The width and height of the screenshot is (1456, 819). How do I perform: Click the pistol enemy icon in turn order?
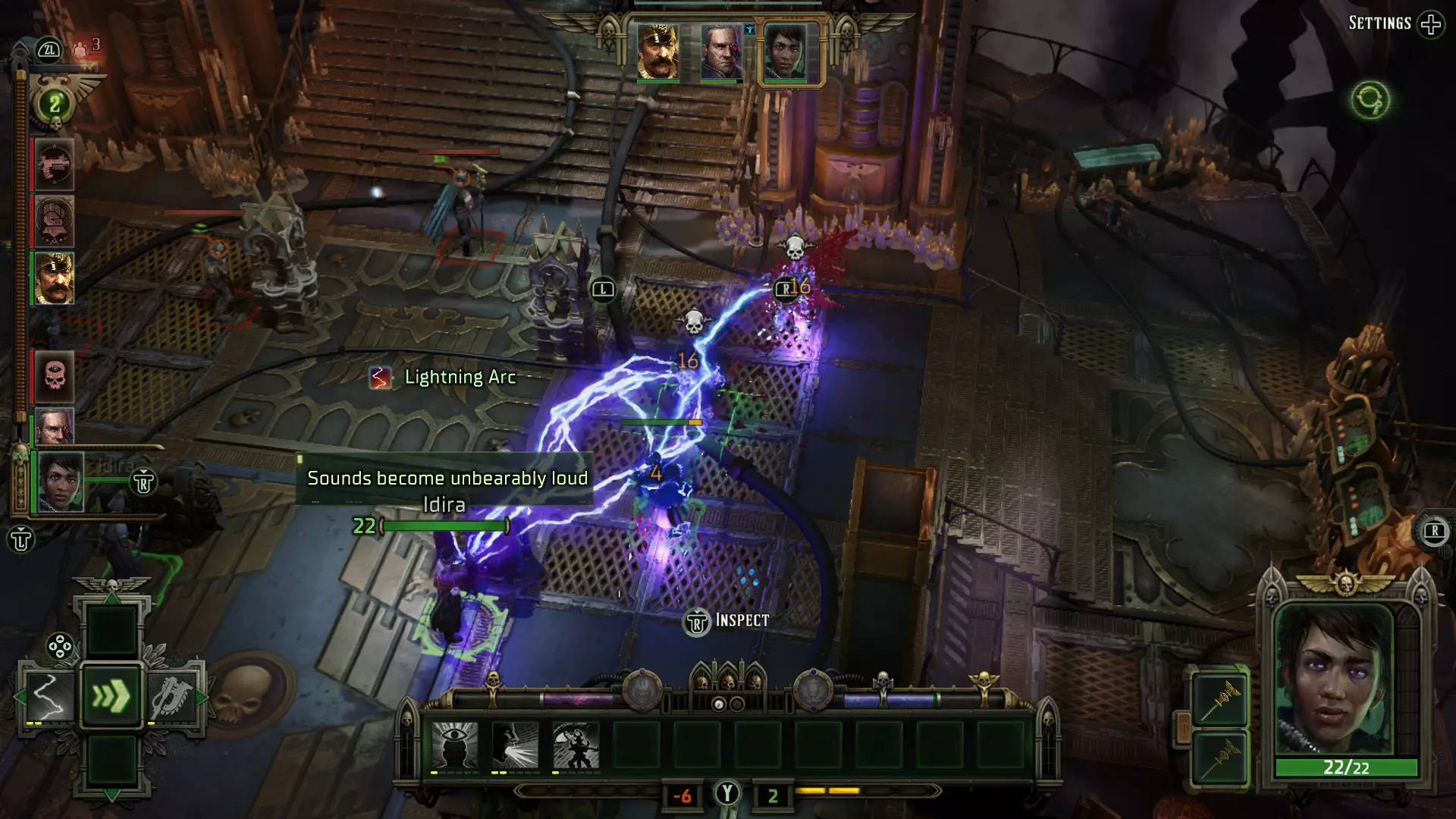[54, 165]
